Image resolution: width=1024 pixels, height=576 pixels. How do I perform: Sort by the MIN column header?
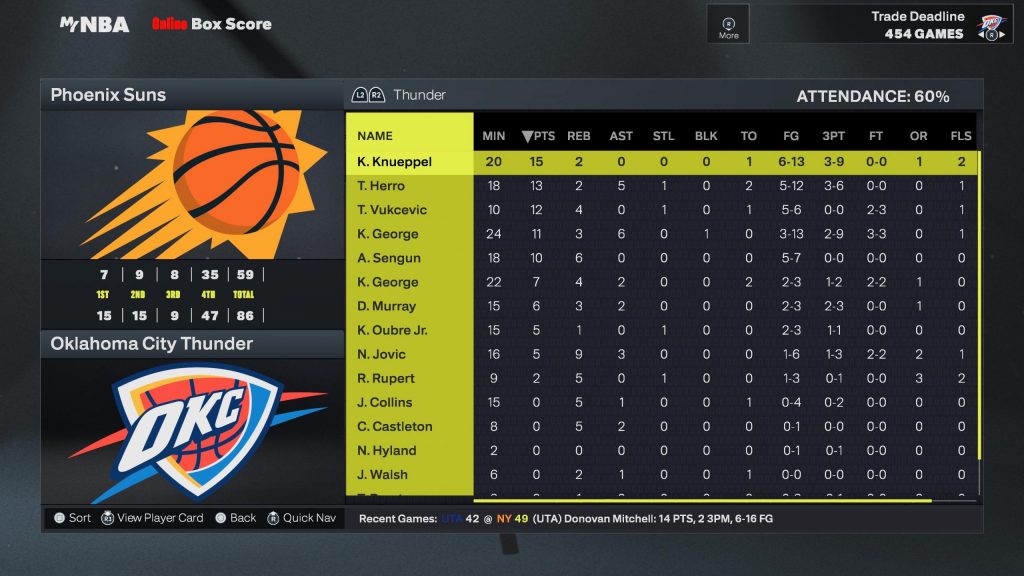click(x=494, y=136)
